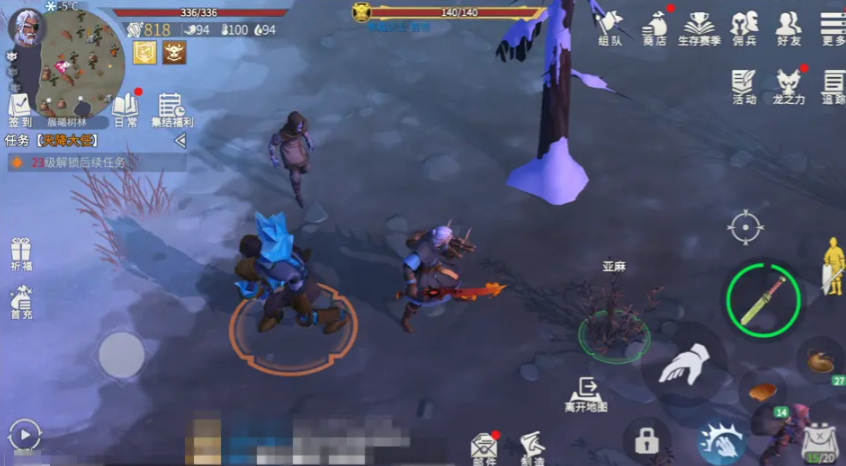Open the 首充 first recharge offer
The image size is (846, 466).
pos(20,302)
